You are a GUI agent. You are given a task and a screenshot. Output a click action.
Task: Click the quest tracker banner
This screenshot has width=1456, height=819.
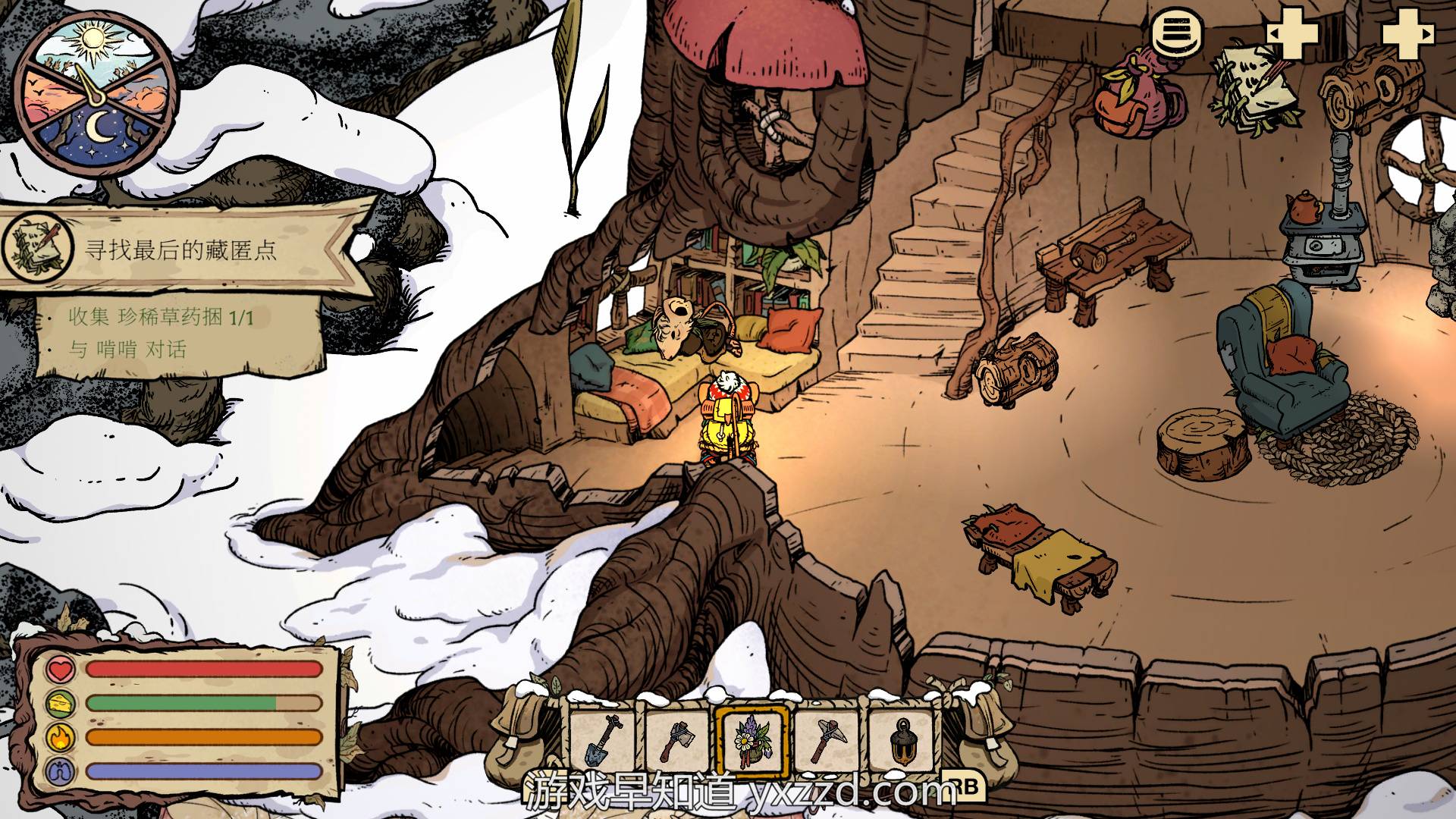coord(182,249)
